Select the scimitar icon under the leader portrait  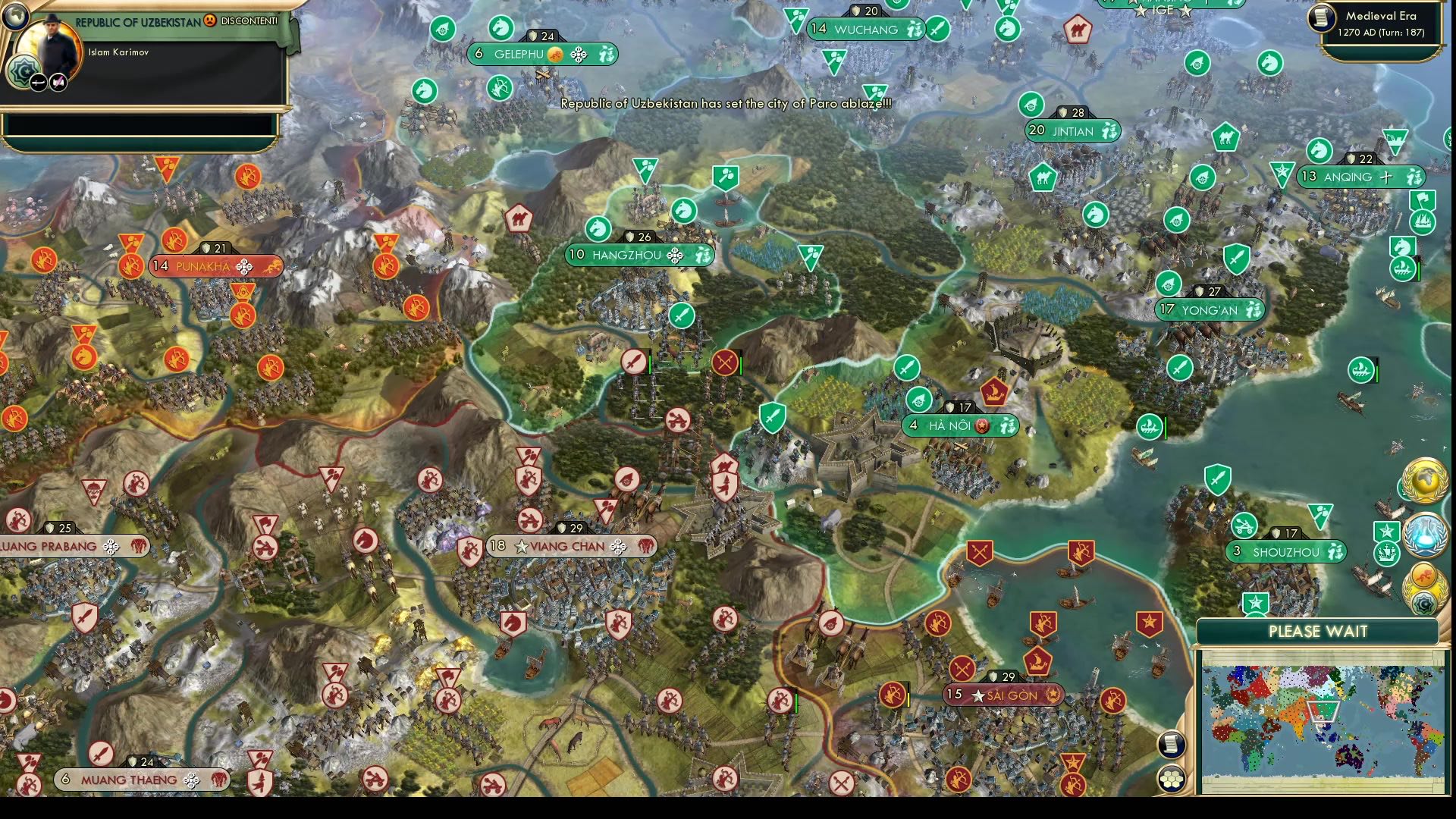point(39,82)
